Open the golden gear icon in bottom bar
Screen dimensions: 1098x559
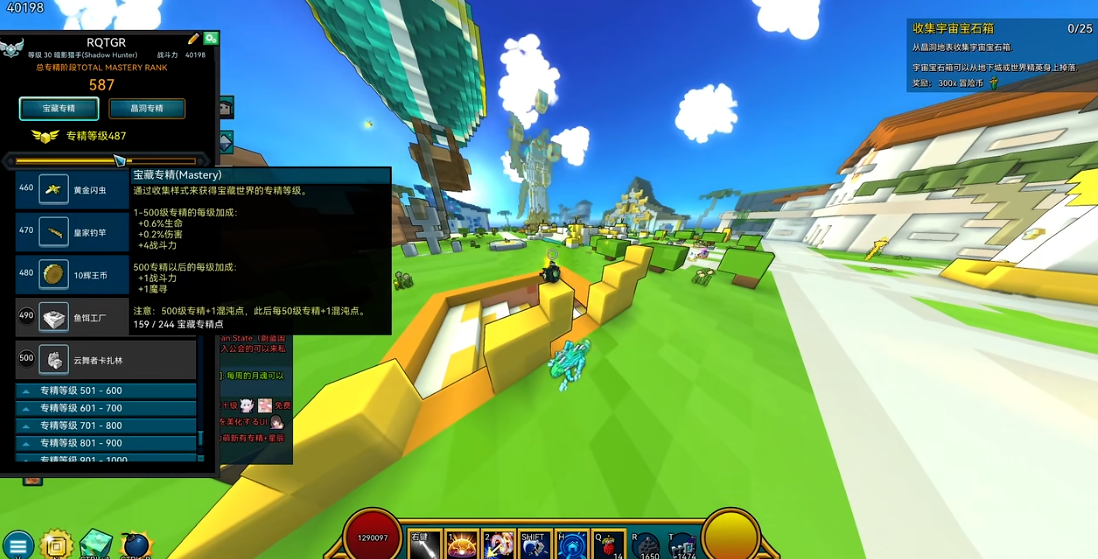click(x=57, y=545)
